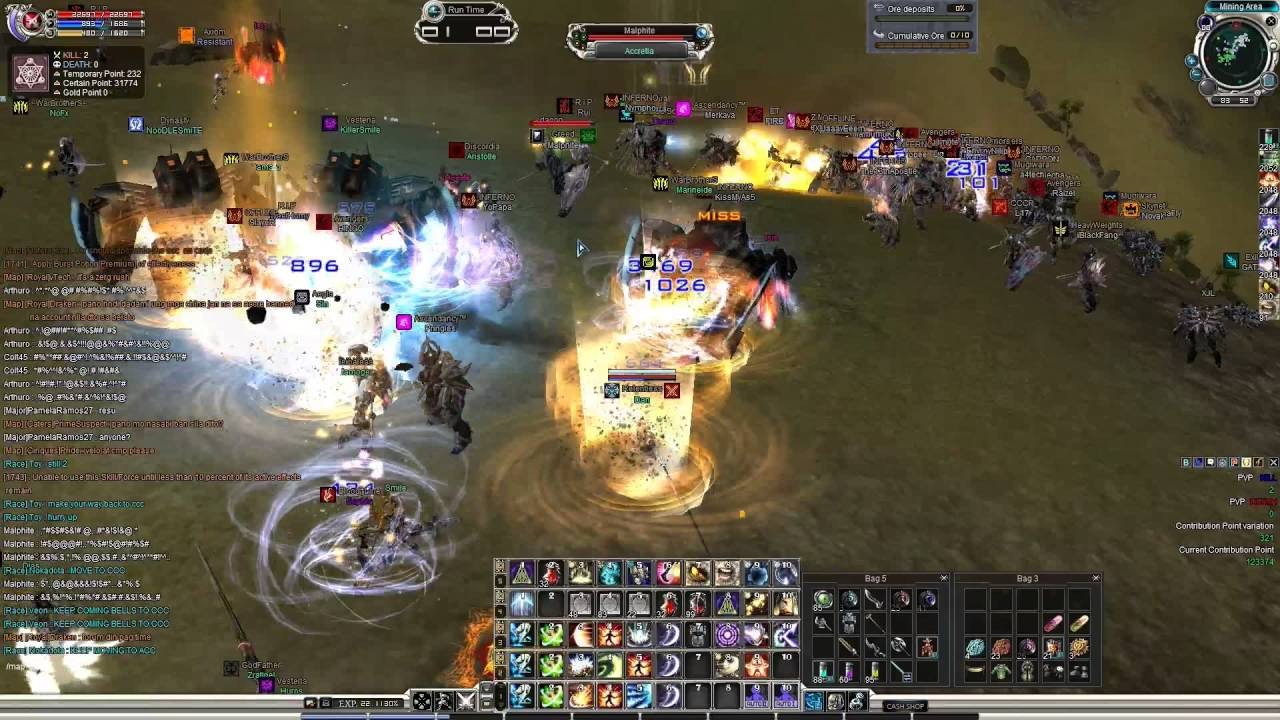Viewport: 1280px width, 720px height.
Task: Click the page selector showing 3 beside the hotbar
Action: point(500,641)
